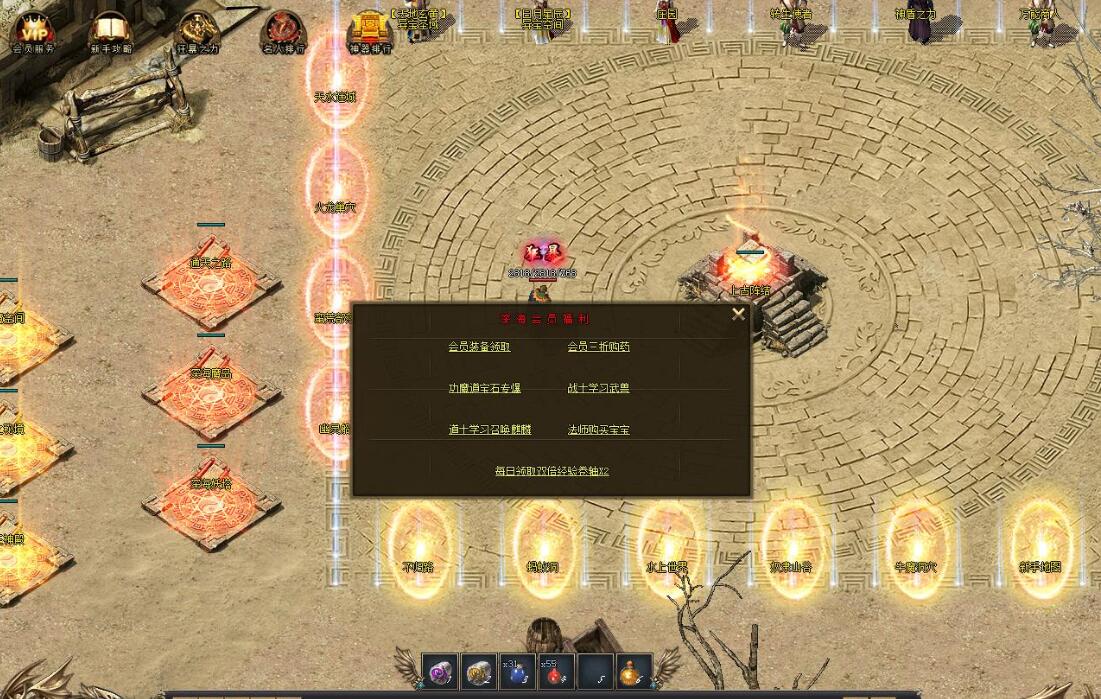Open the 新手攻略 book icon

[x=111, y=31]
